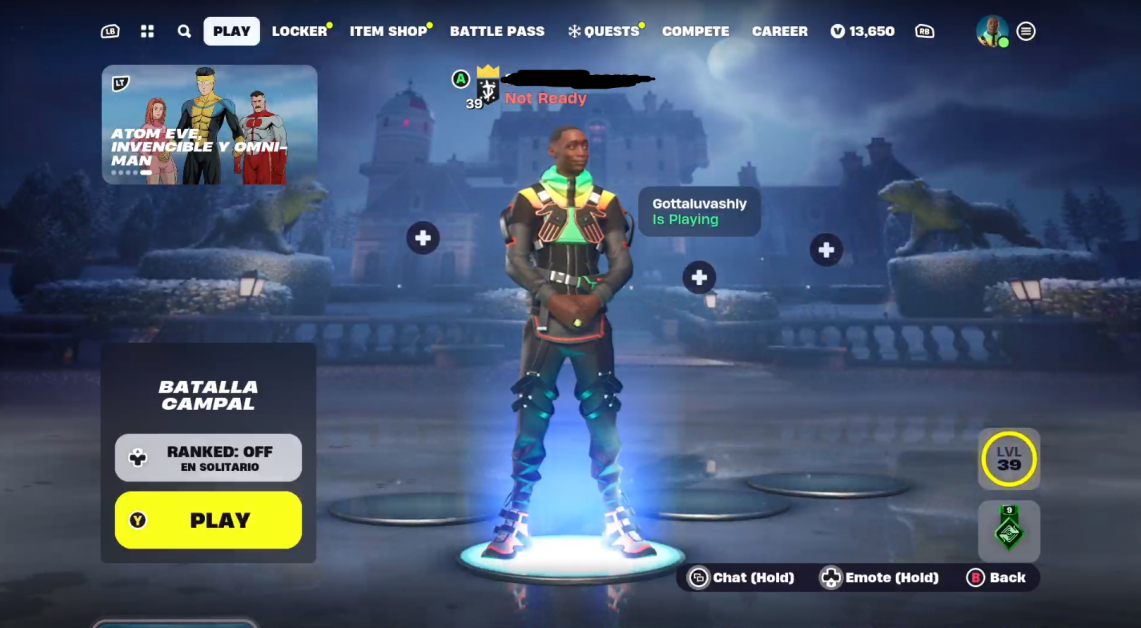Open the hamburger menu icon
The height and width of the screenshot is (628, 1141).
(1026, 31)
